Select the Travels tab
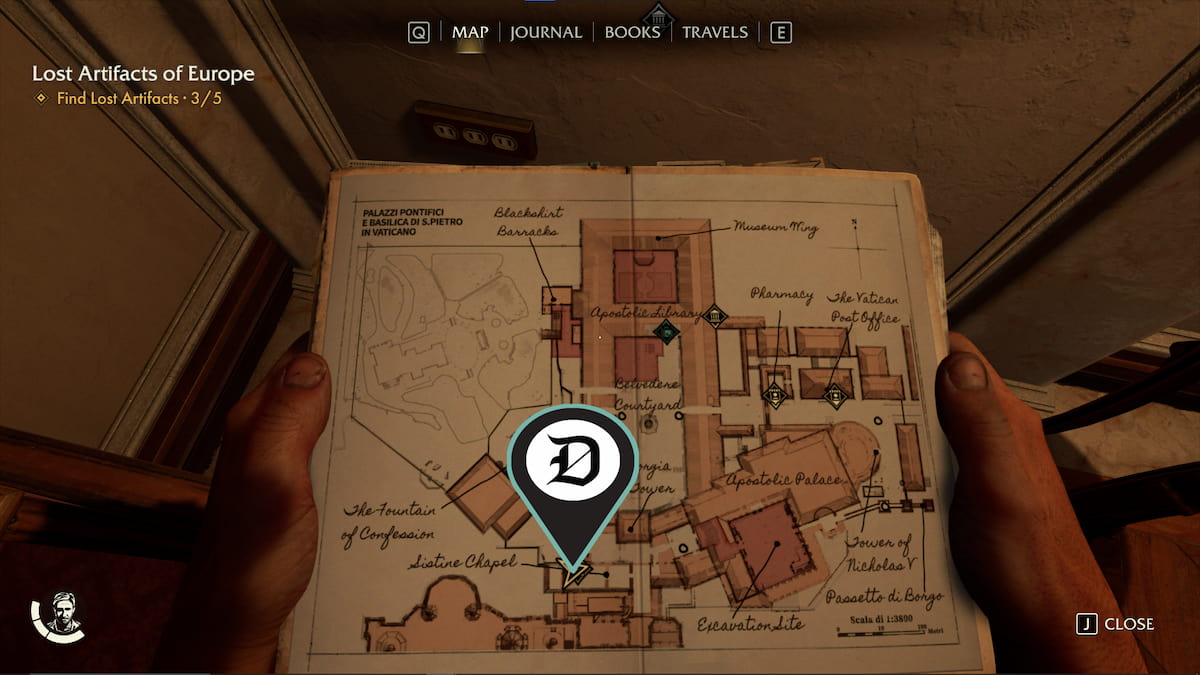Viewport: 1200px width, 675px height. [714, 32]
